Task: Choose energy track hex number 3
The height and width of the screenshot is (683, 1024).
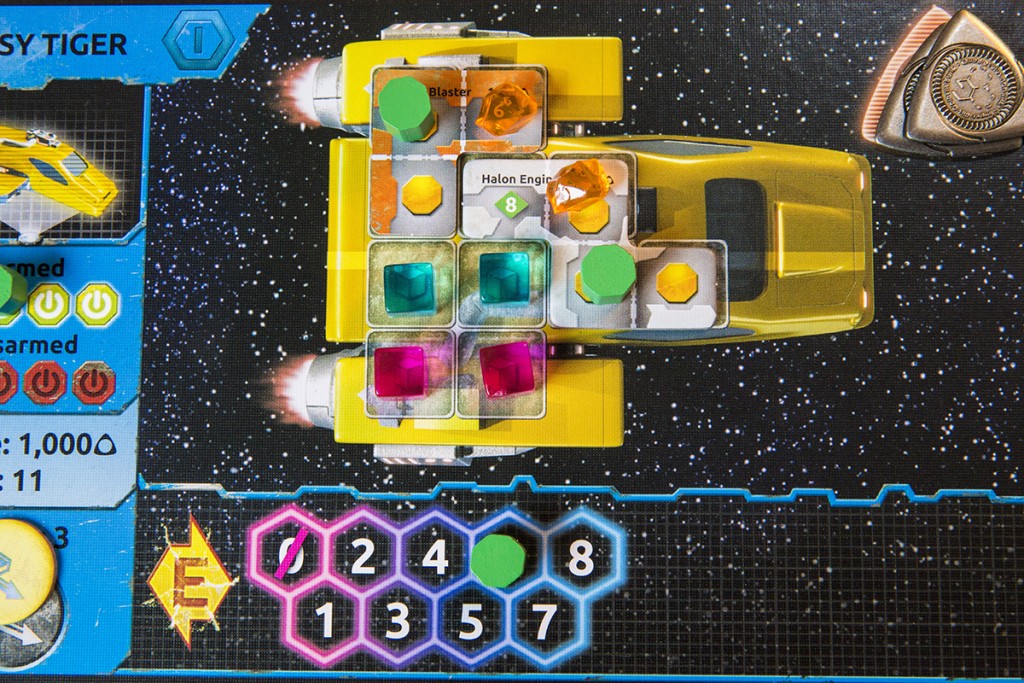Action: click(397, 621)
